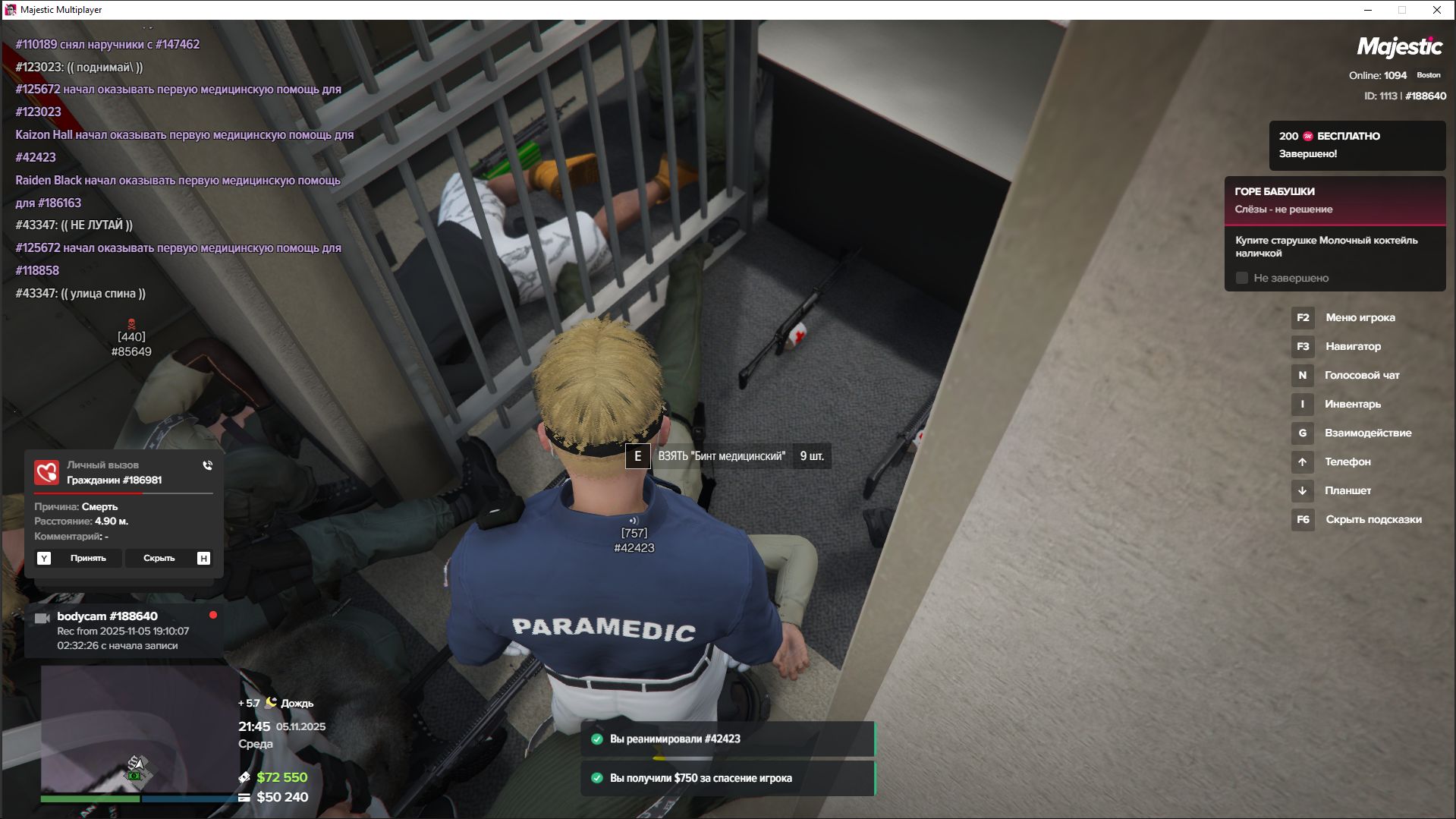Viewport: 1456px width, 819px height.
Task: Click the phone icon on the call card
Action: pos(208,465)
